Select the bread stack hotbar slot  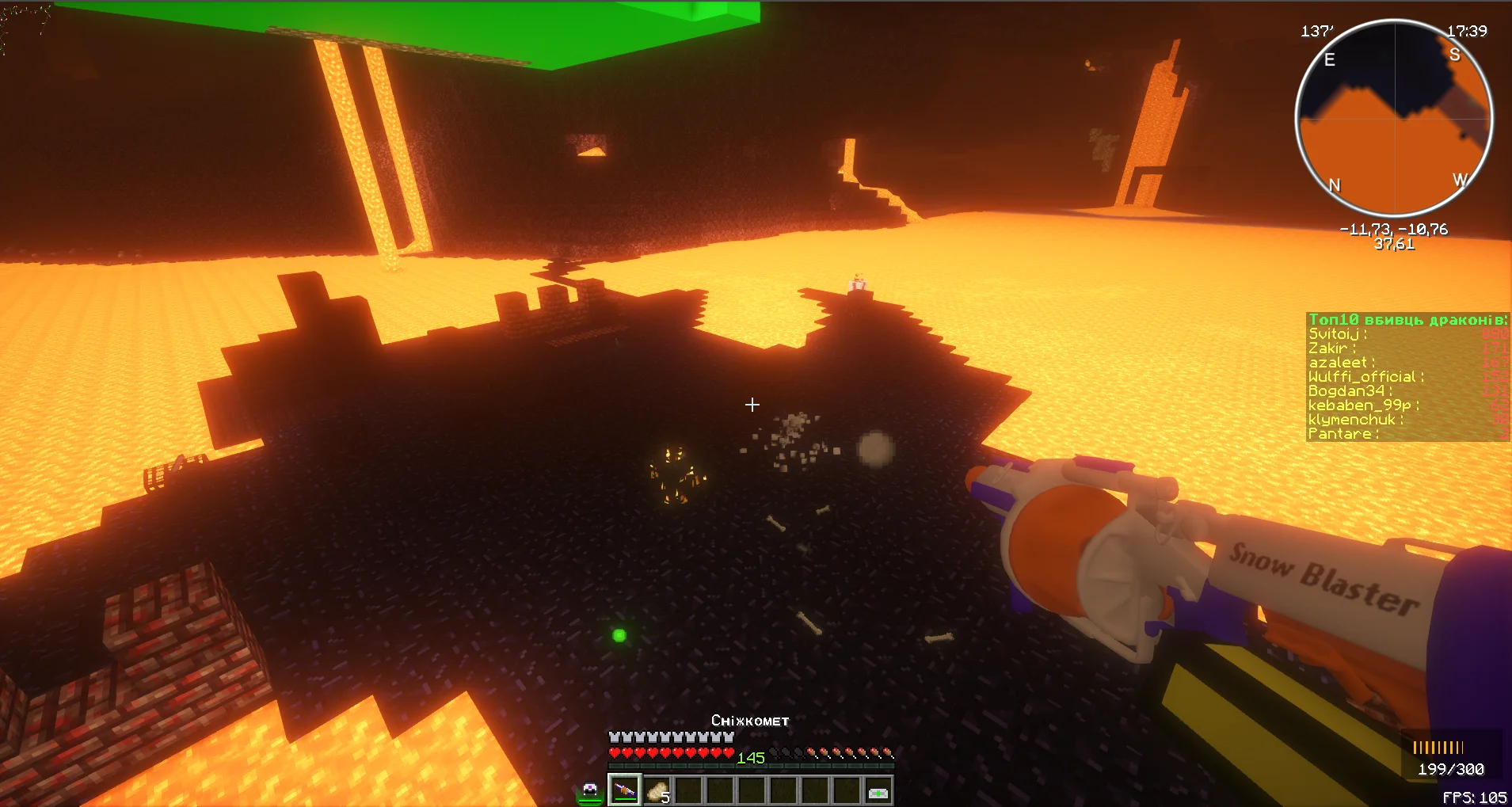657,790
